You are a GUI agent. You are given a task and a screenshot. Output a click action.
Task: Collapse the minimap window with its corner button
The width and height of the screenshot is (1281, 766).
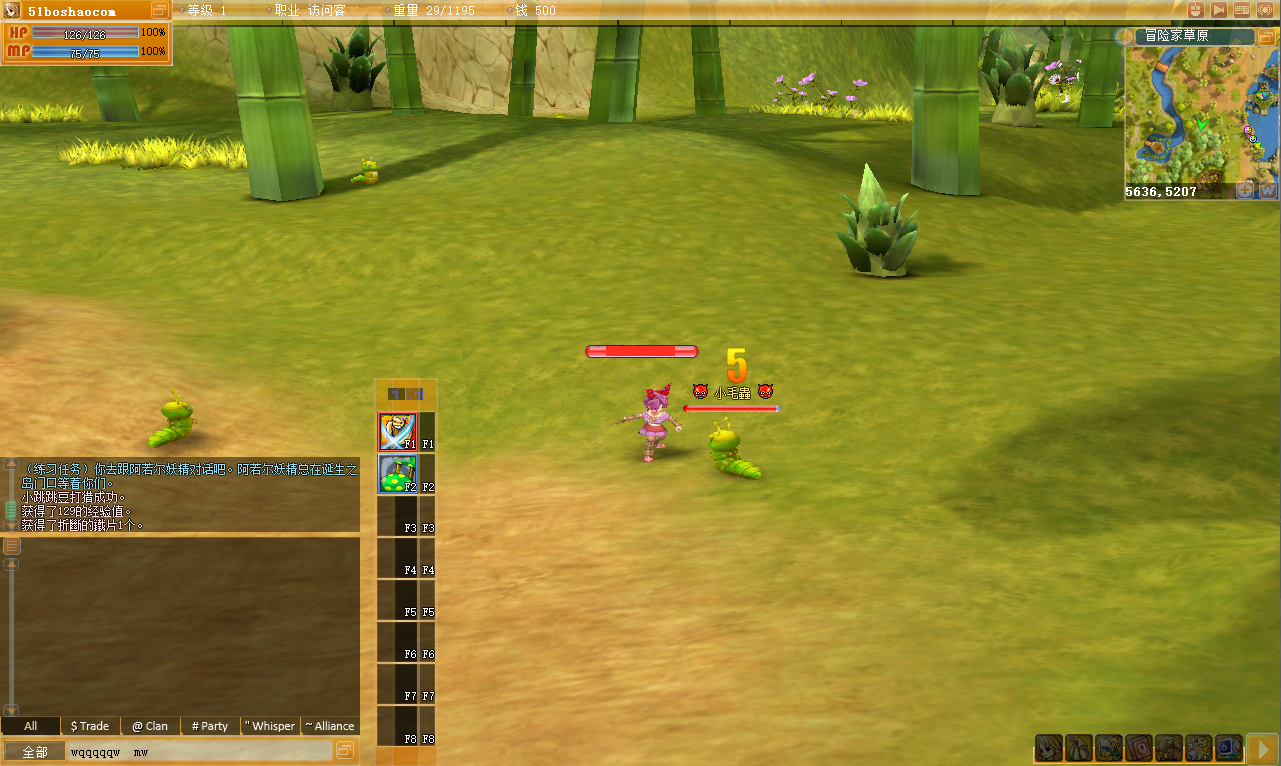1267,36
